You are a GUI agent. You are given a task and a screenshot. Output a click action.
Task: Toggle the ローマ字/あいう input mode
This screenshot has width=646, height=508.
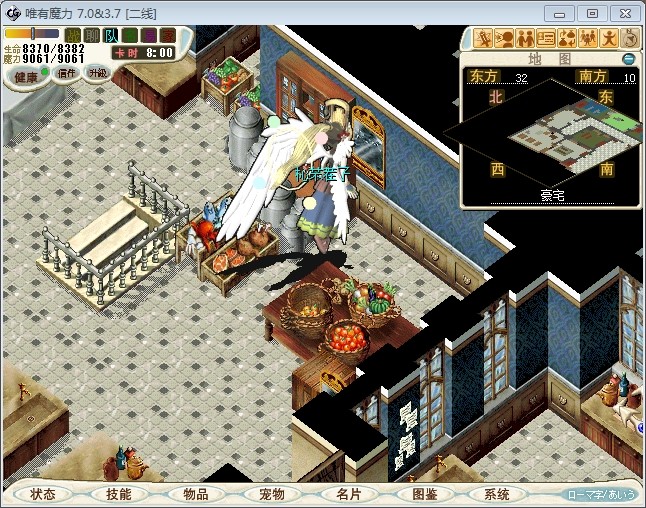point(601,494)
